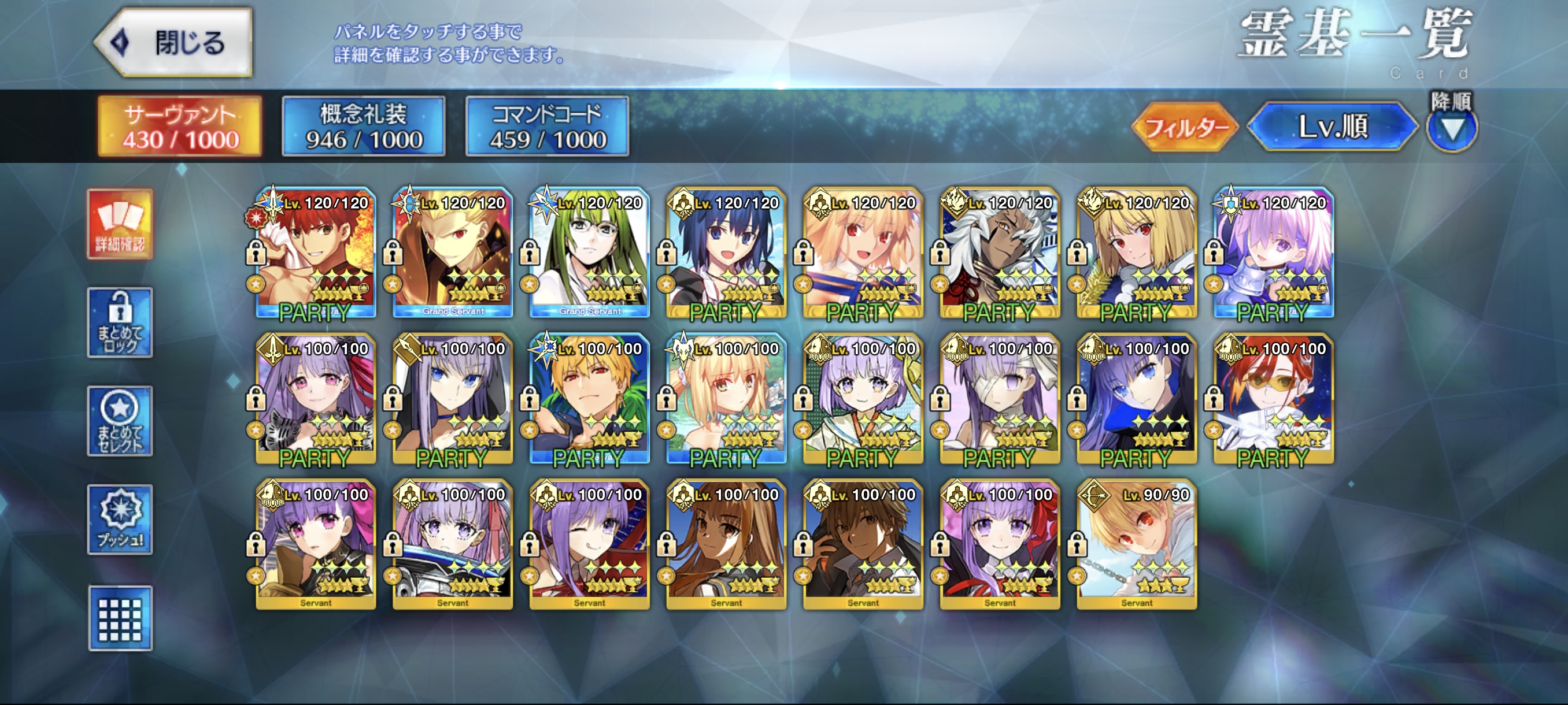This screenshot has height=705, width=1568.
Task: Choose the brown-haired male Lv.100 servant card
Action: (x=863, y=544)
